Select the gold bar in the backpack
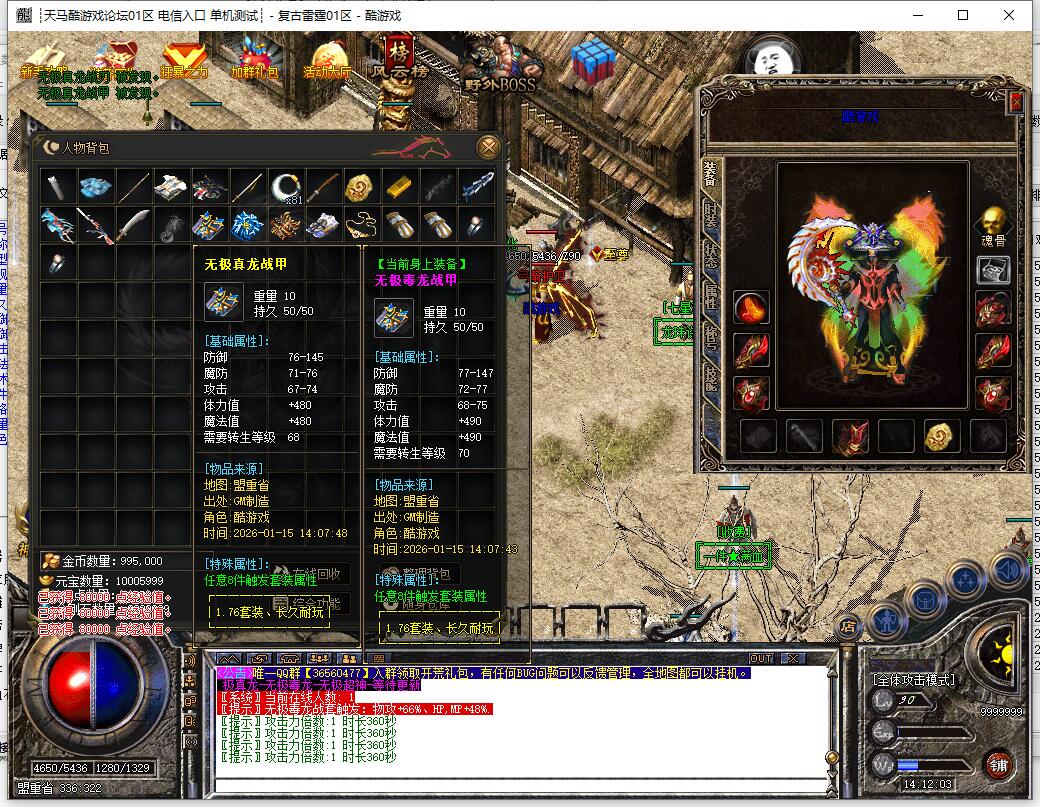The image size is (1040, 807). pyautogui.click(x=398, y=187)
